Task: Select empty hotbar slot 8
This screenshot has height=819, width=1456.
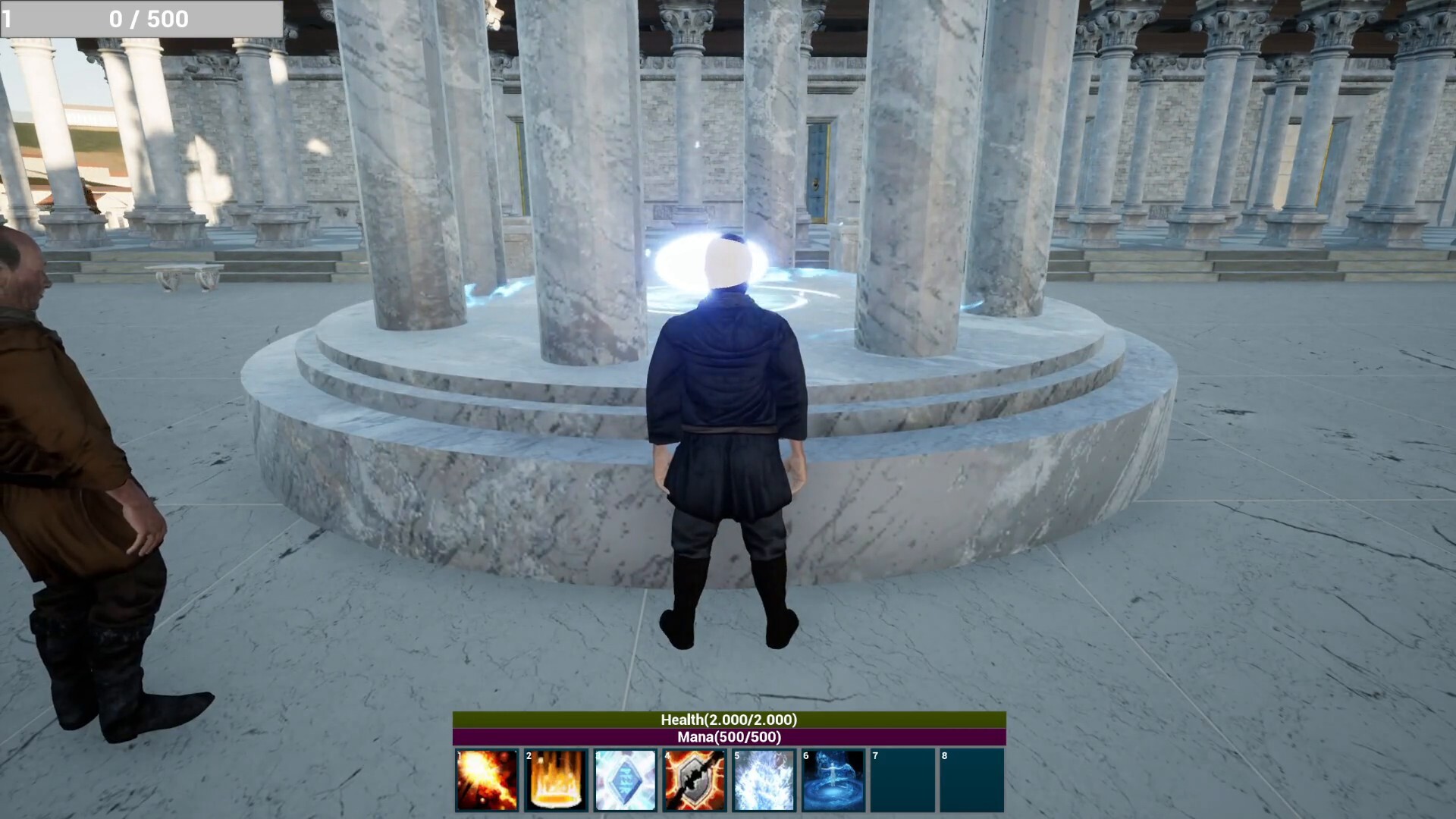Action: (971, 780)
